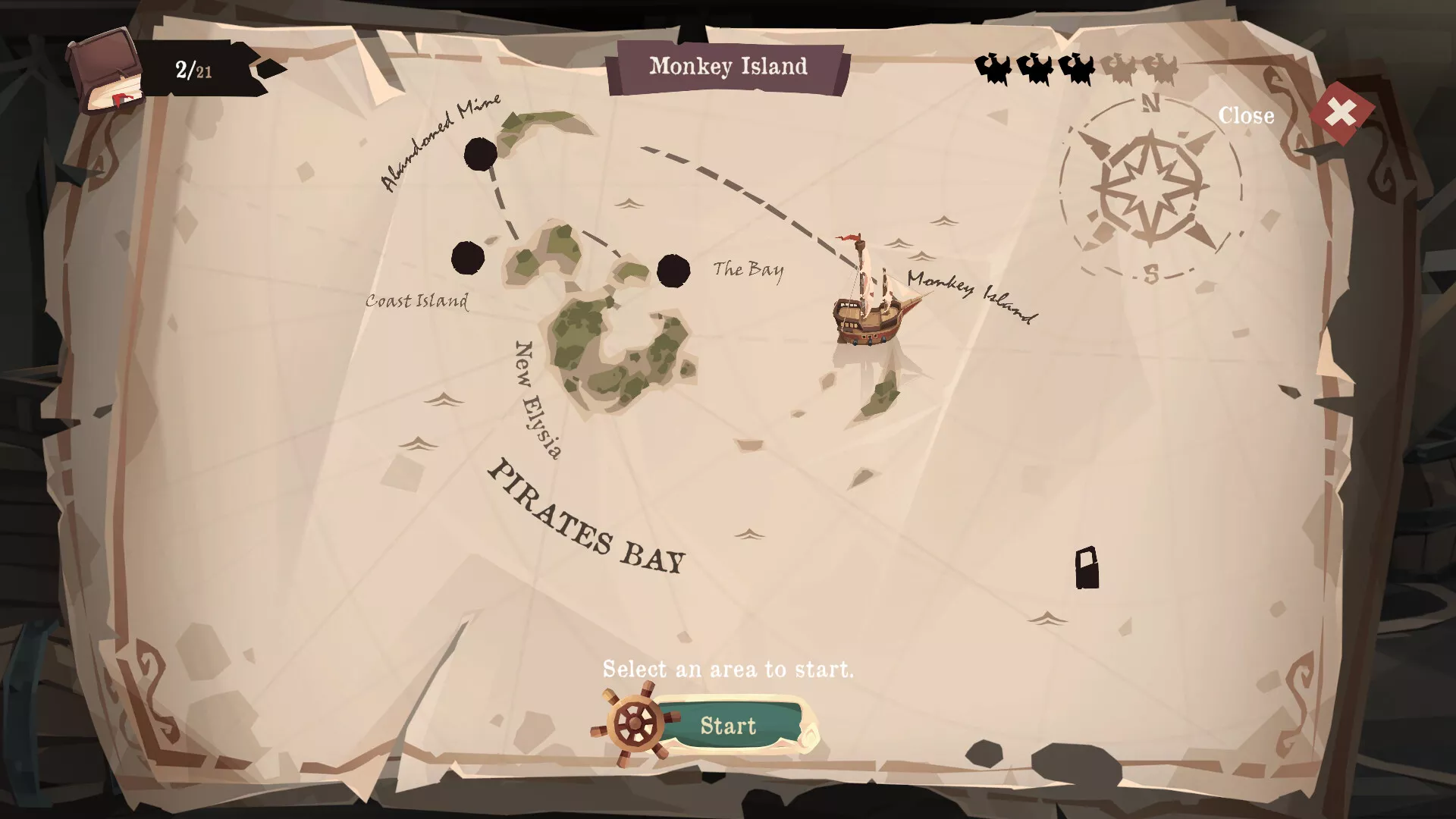Choose the Coast Island map marker
Image resolution: width=1456 pixels, height=819 pixels.
(468, 258)
